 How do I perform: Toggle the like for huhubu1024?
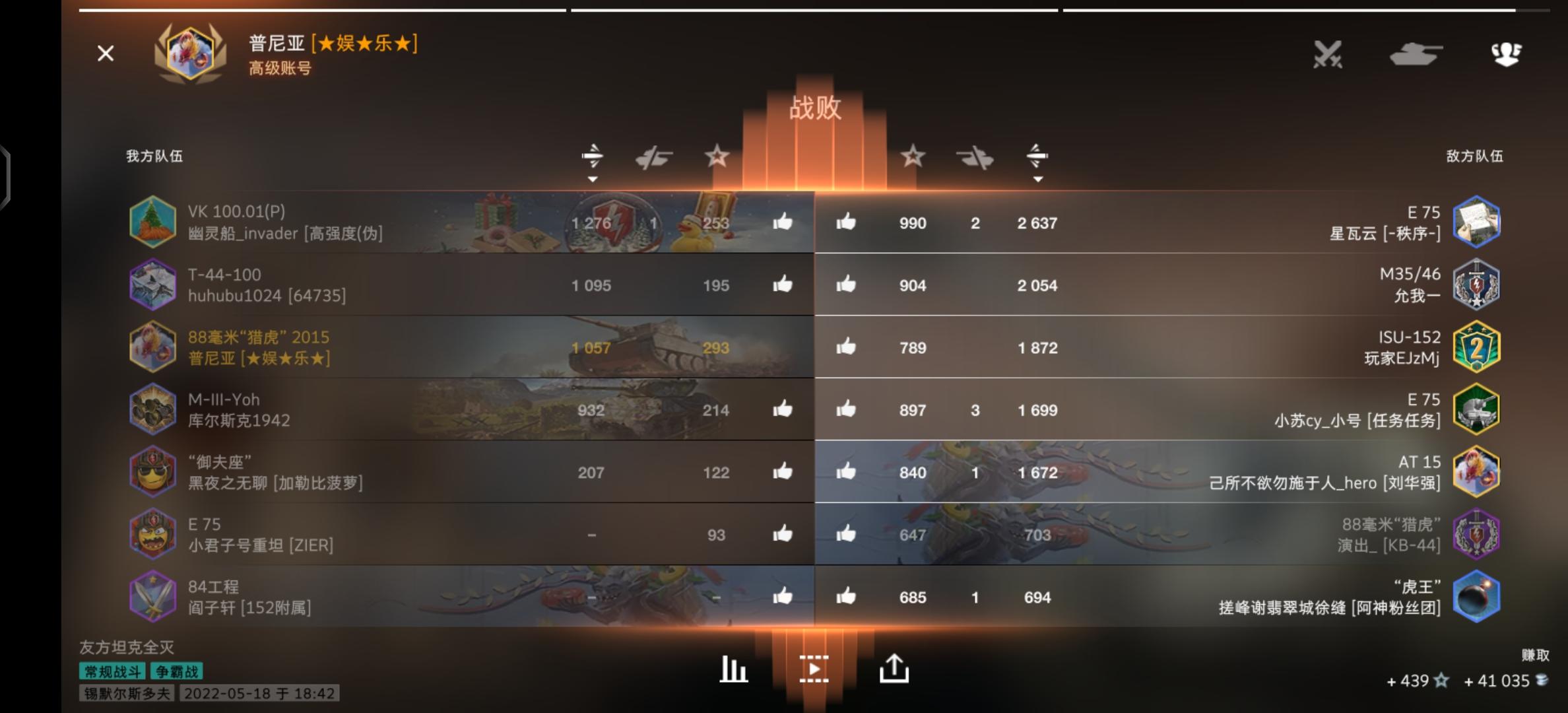[x=782, y=285]
